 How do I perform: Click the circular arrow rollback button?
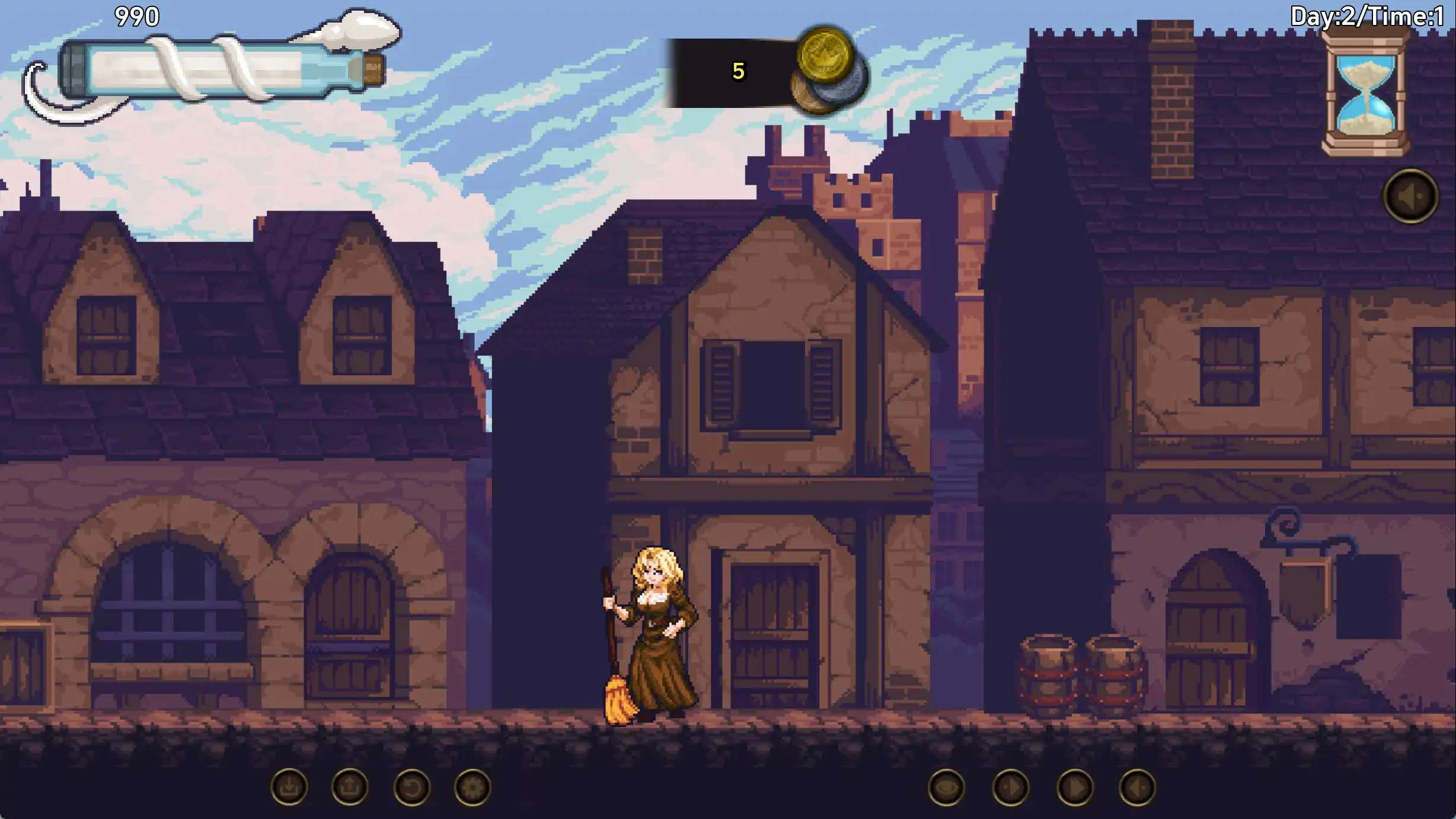(411, 788)
